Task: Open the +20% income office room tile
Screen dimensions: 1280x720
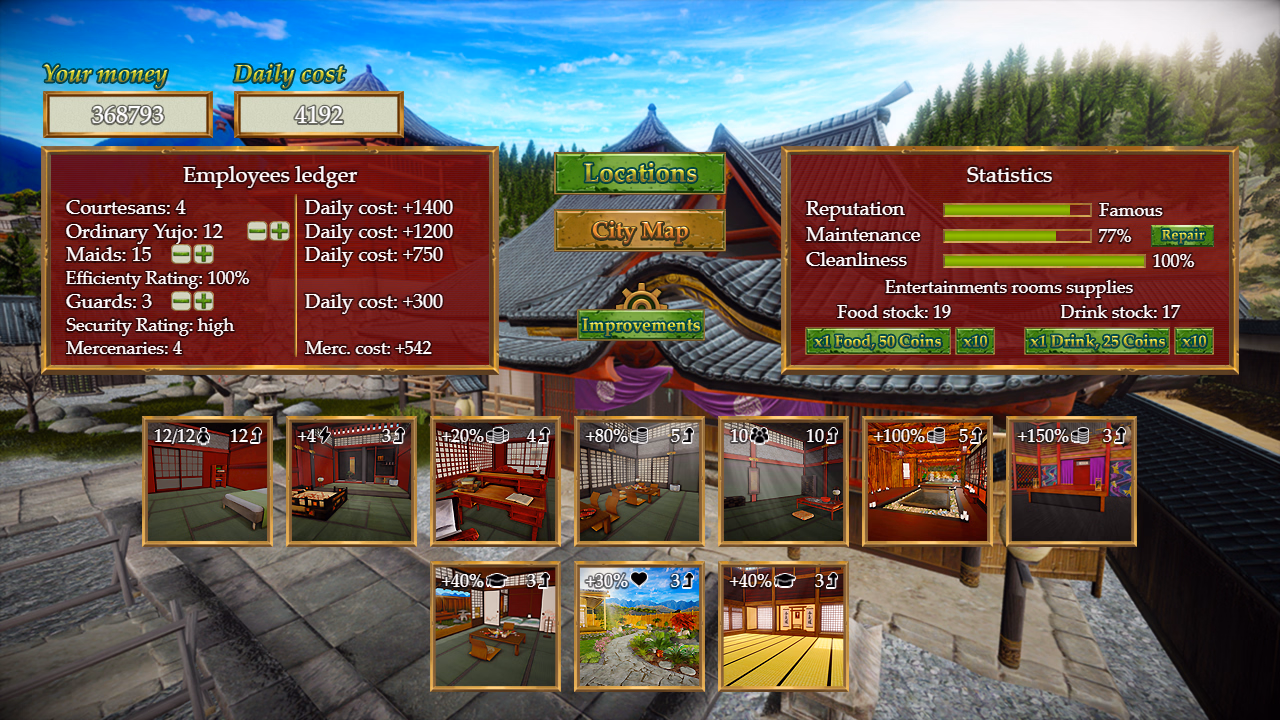Action: (x=495, y=481)
